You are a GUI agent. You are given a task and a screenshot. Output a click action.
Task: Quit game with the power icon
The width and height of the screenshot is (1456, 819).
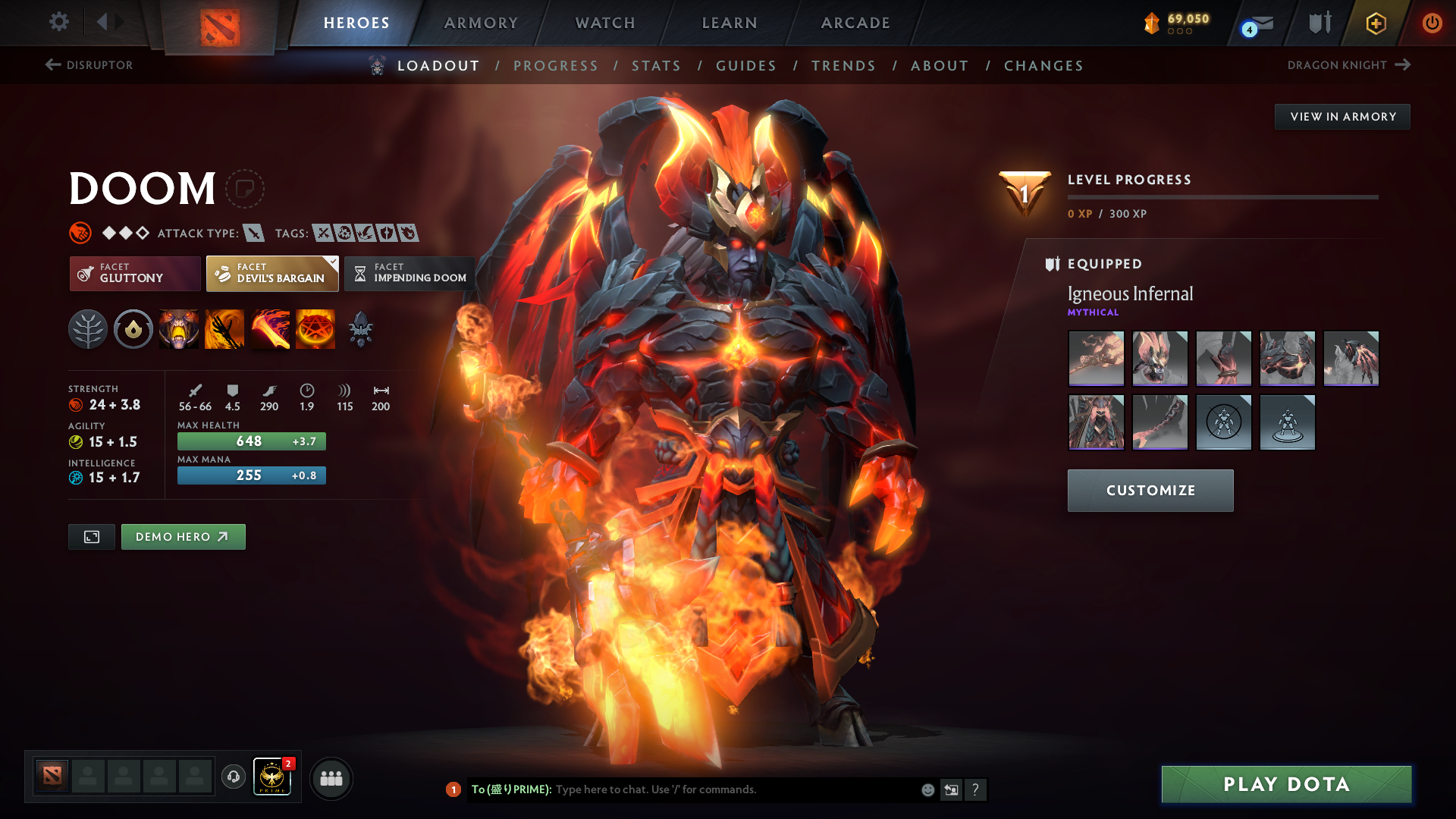pyautogui.click(x=1432, y=23)
